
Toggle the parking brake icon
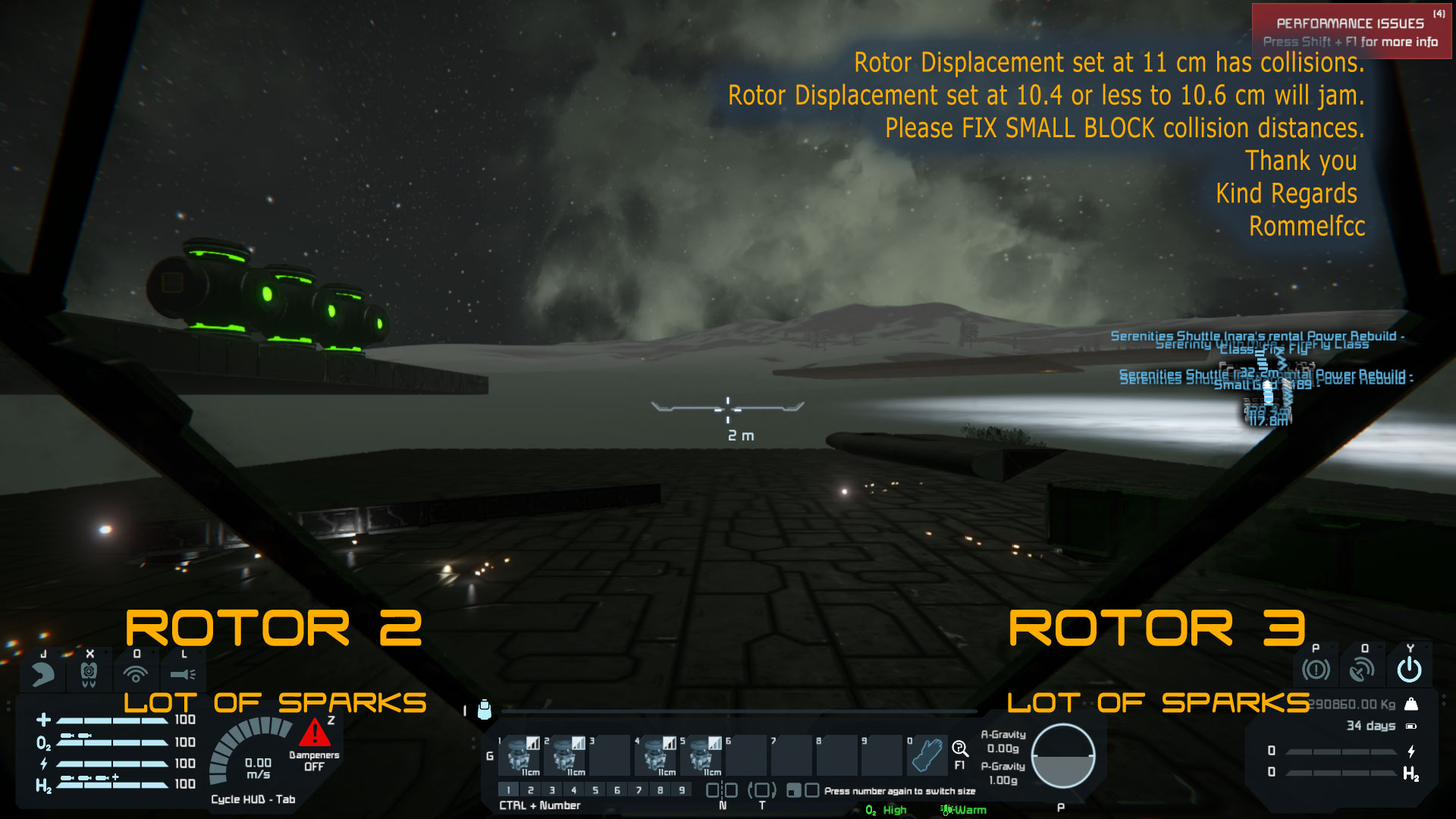tap(1316, 669)
